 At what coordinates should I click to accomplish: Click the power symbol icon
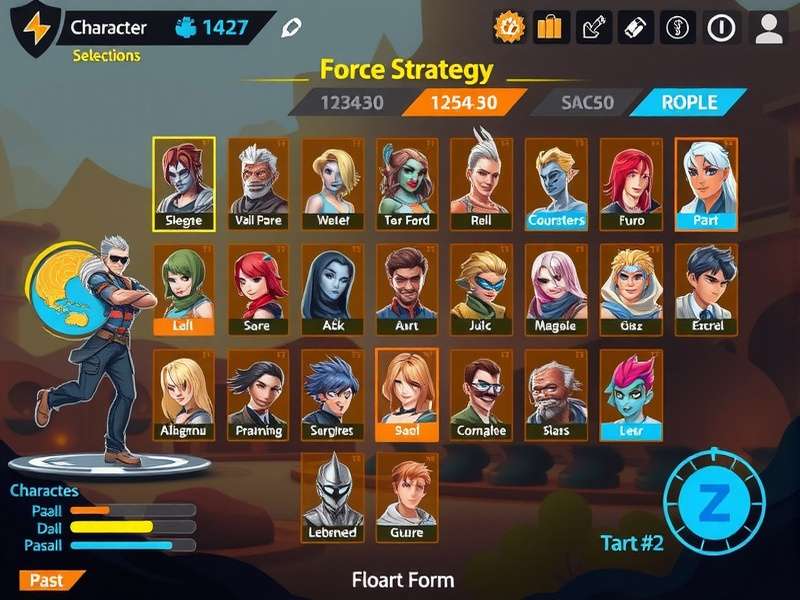tap(721, 27)
